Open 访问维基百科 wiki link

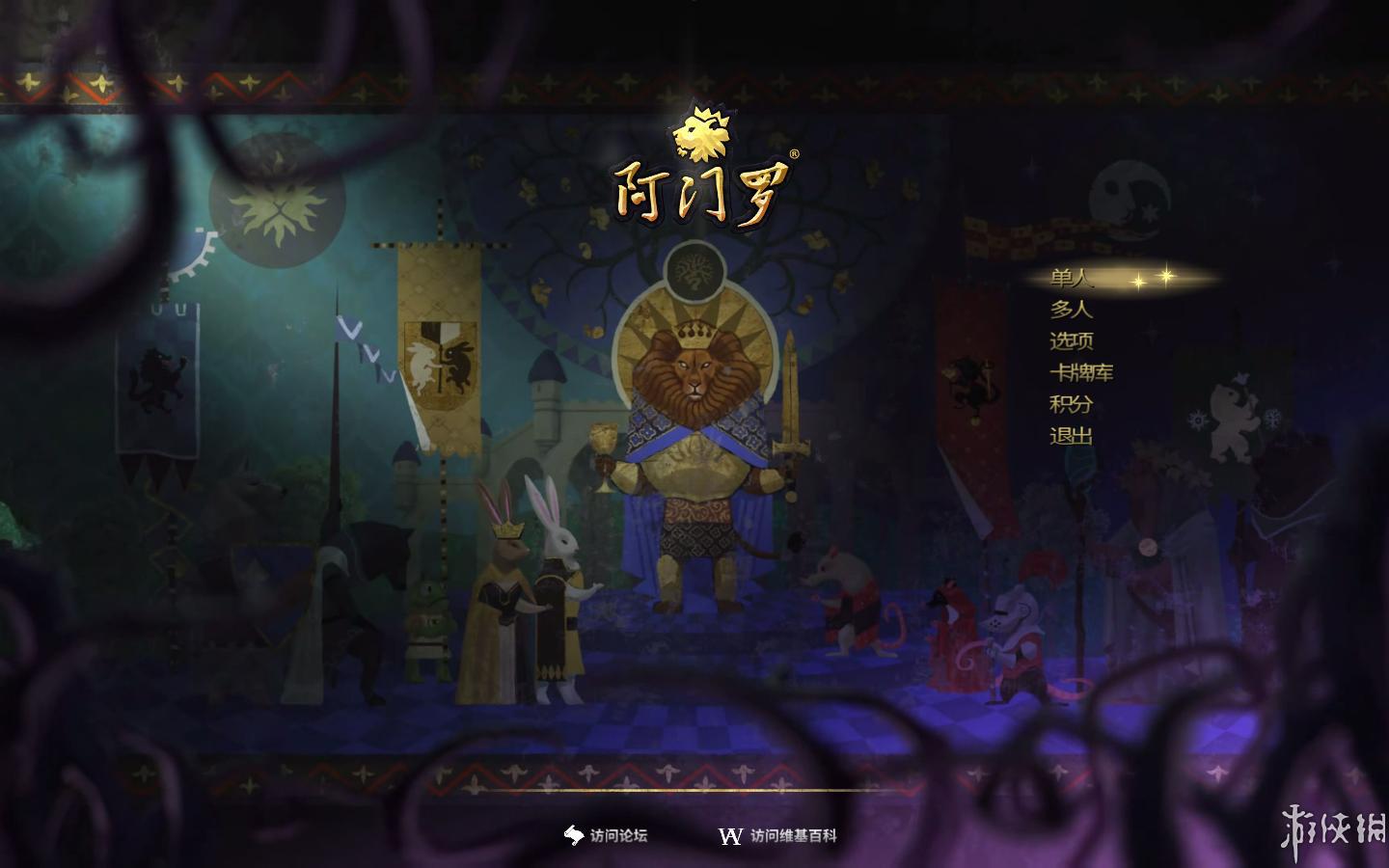pyautogui.click(x=779, y=836)
